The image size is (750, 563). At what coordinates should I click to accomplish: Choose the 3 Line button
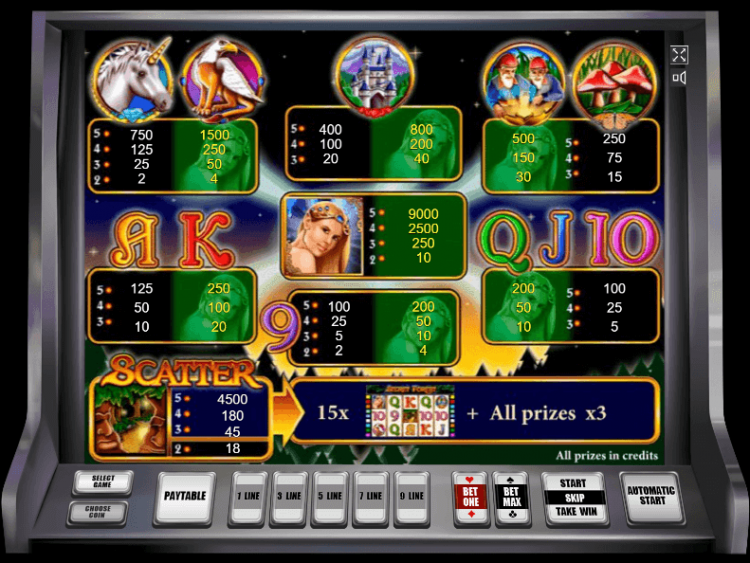(x=288, y=497)
